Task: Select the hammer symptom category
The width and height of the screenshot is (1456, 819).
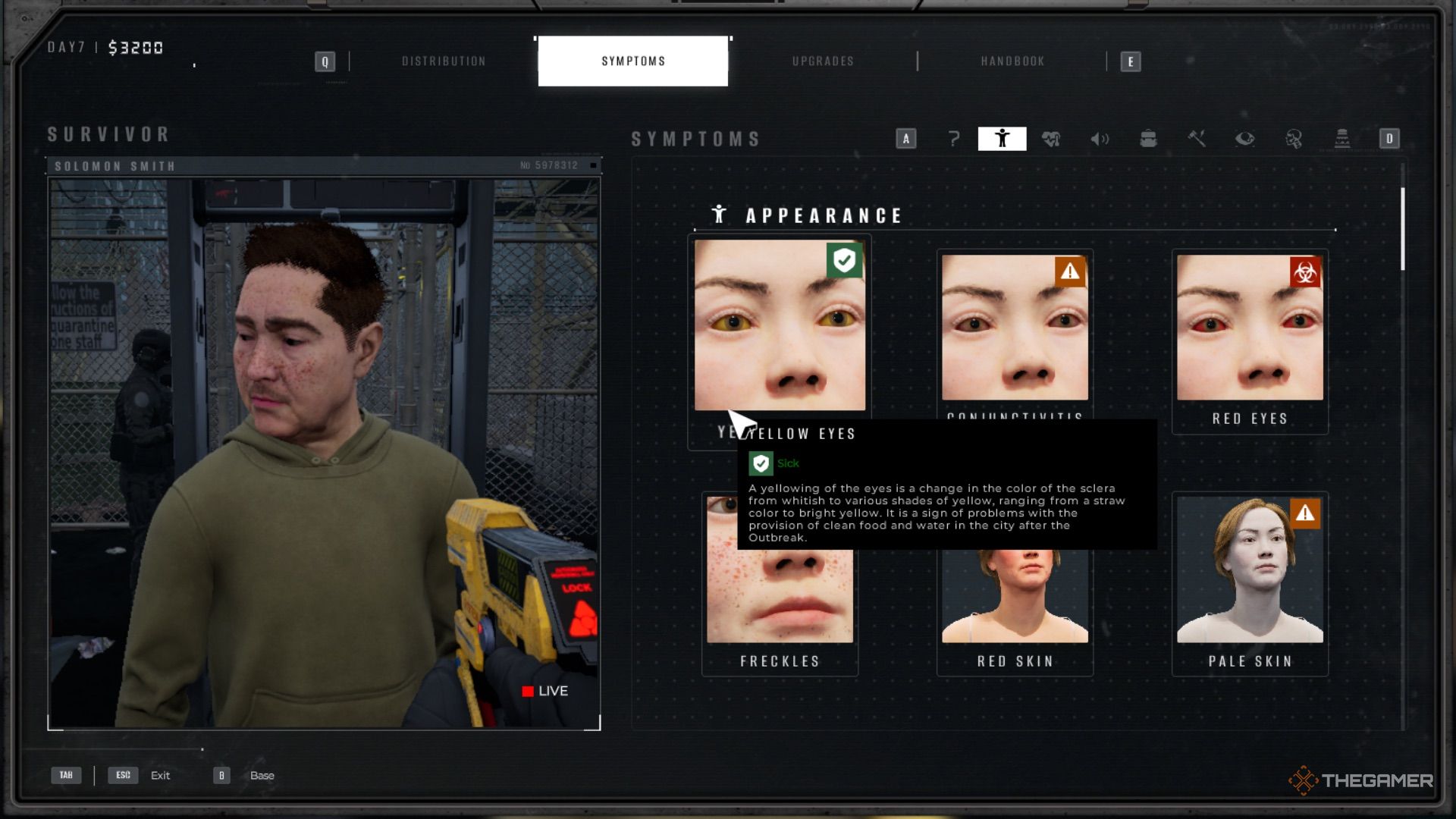Action: click(1197, 139)
